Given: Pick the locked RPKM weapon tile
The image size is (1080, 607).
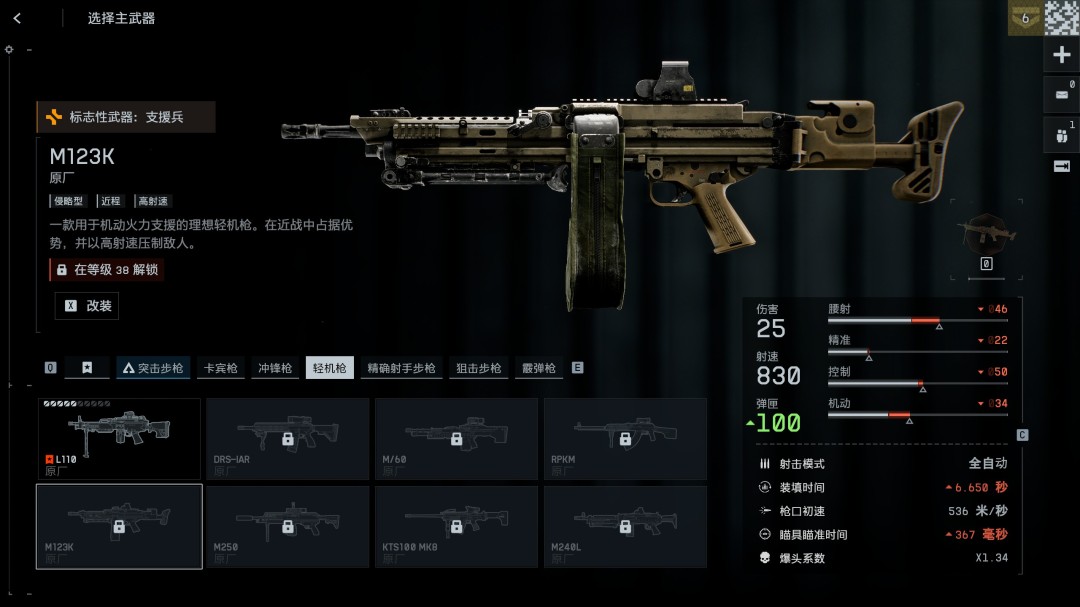Looking at the screenshot, I should (625, 438).
